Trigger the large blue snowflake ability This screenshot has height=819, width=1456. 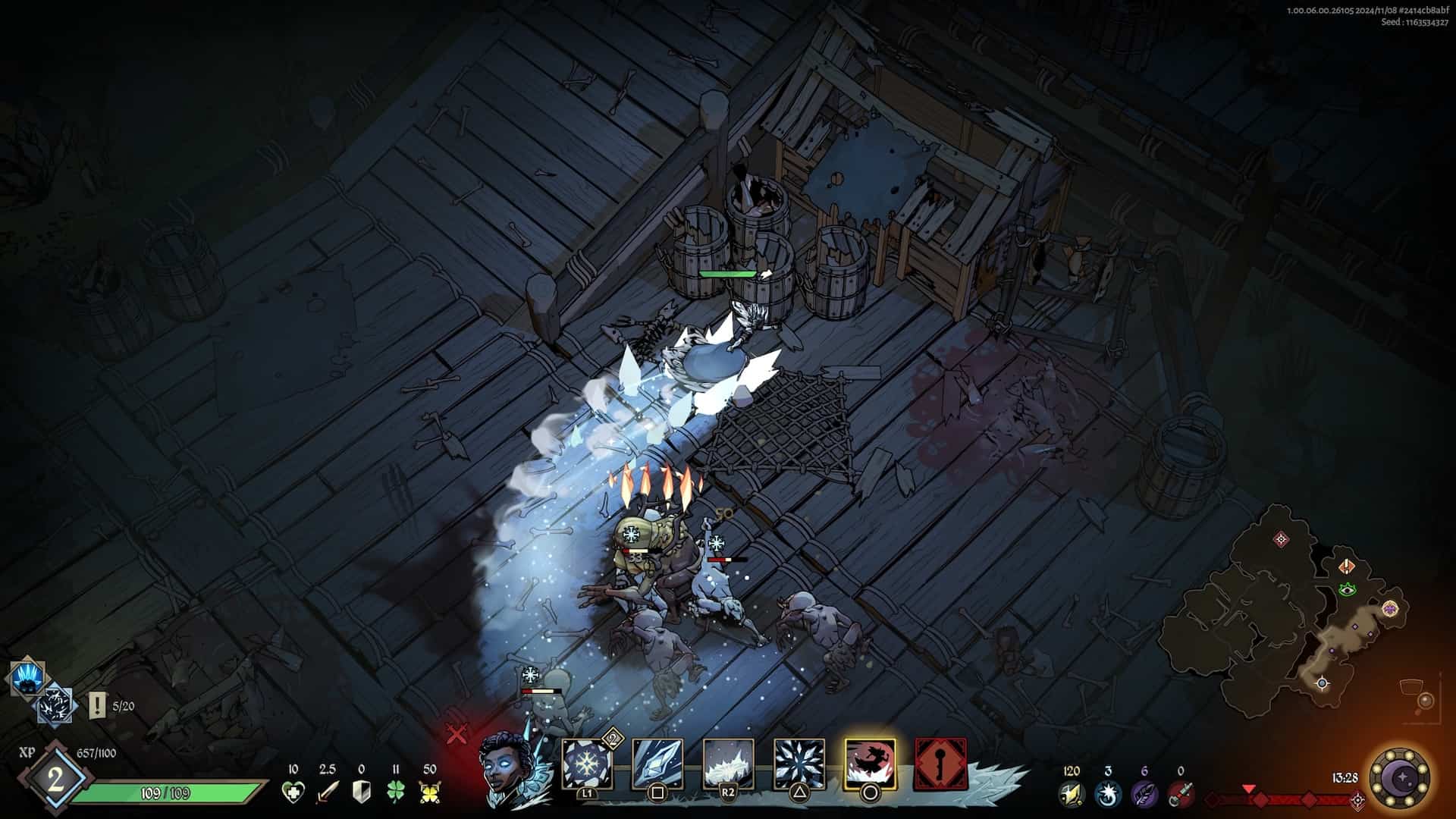(799, 764)
